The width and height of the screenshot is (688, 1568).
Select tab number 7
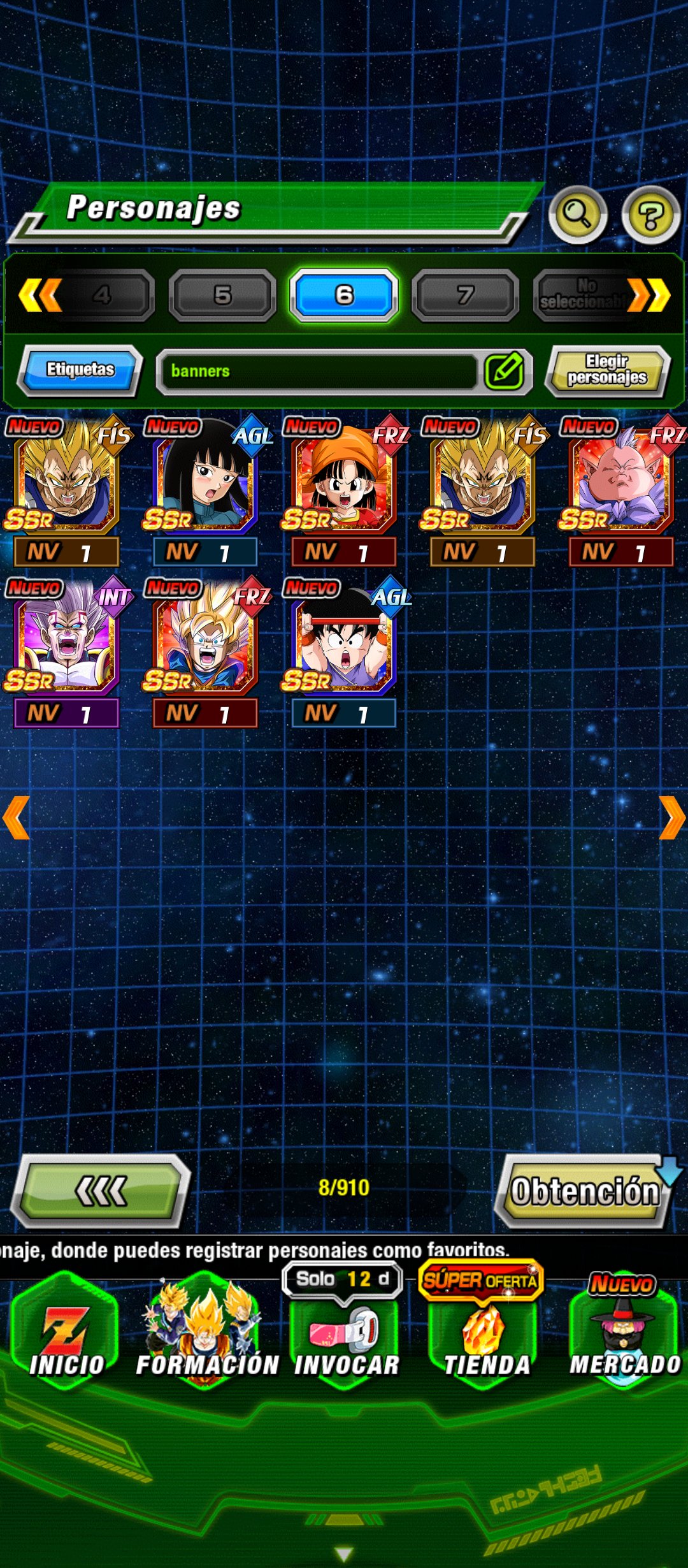(465, 295)
